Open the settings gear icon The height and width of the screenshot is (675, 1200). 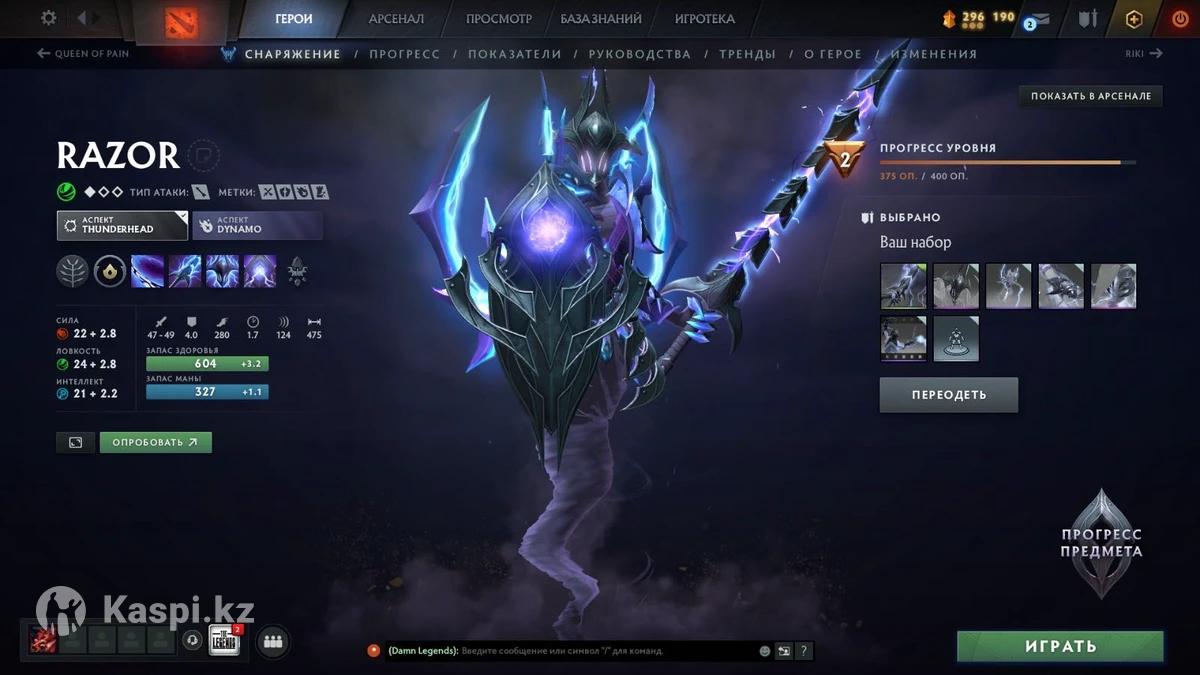coord(48,18)
